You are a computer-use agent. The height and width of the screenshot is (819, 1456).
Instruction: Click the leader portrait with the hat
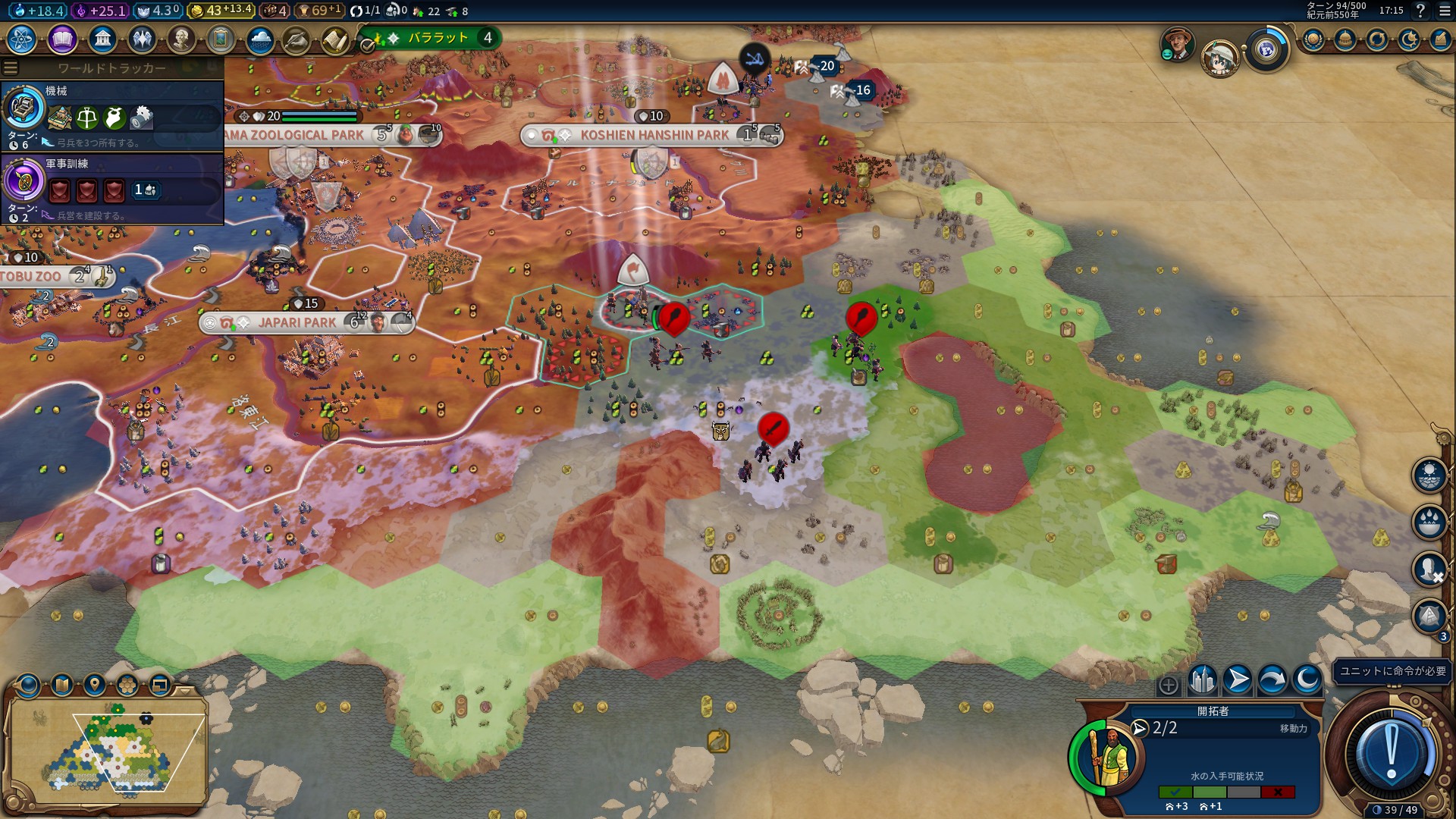click(1178, 45)
